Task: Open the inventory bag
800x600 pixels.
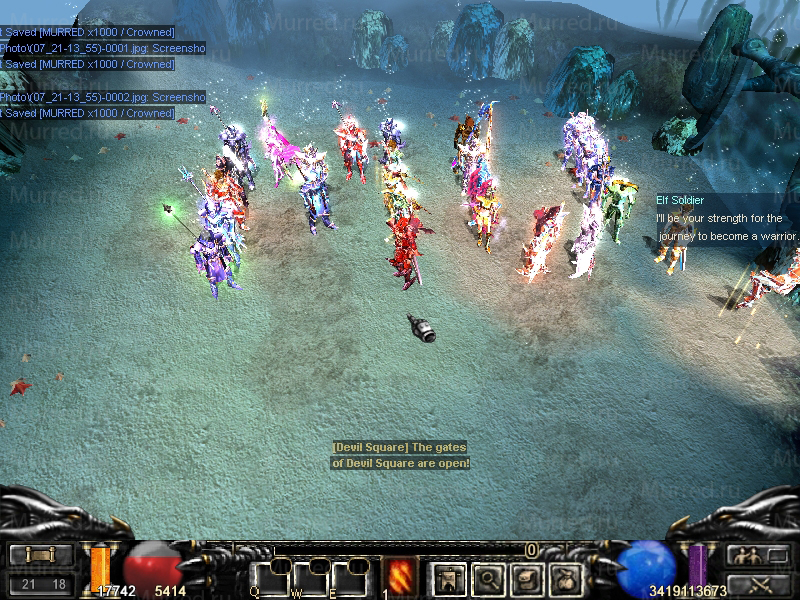Action: click(567, 577)
